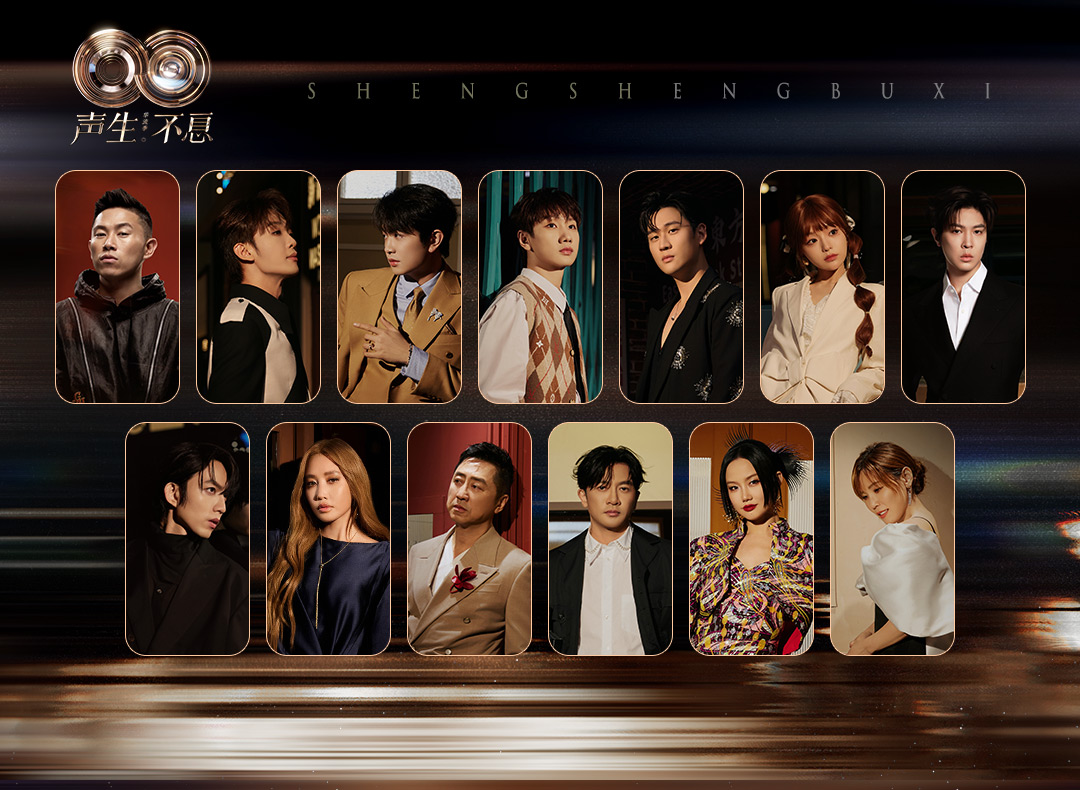1080x790 pixels.
Task: Open the card with the embellished black blazer
Action: pyautogui.click(x=681, y=287)
